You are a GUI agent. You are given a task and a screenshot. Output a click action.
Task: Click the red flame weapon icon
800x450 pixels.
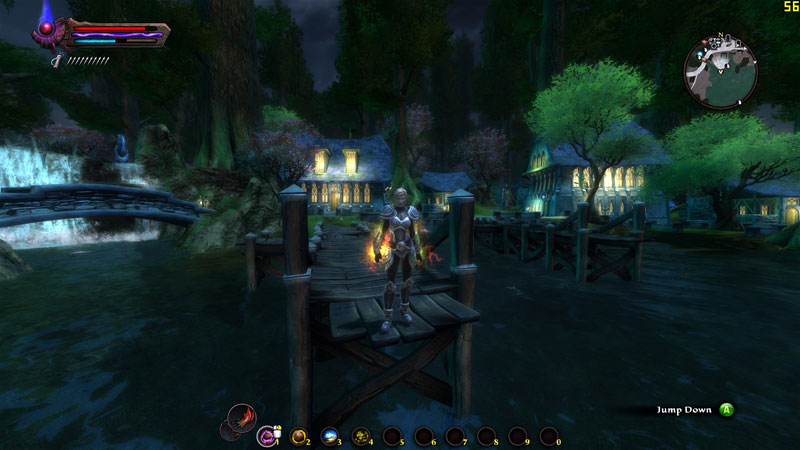pos(240,416)
